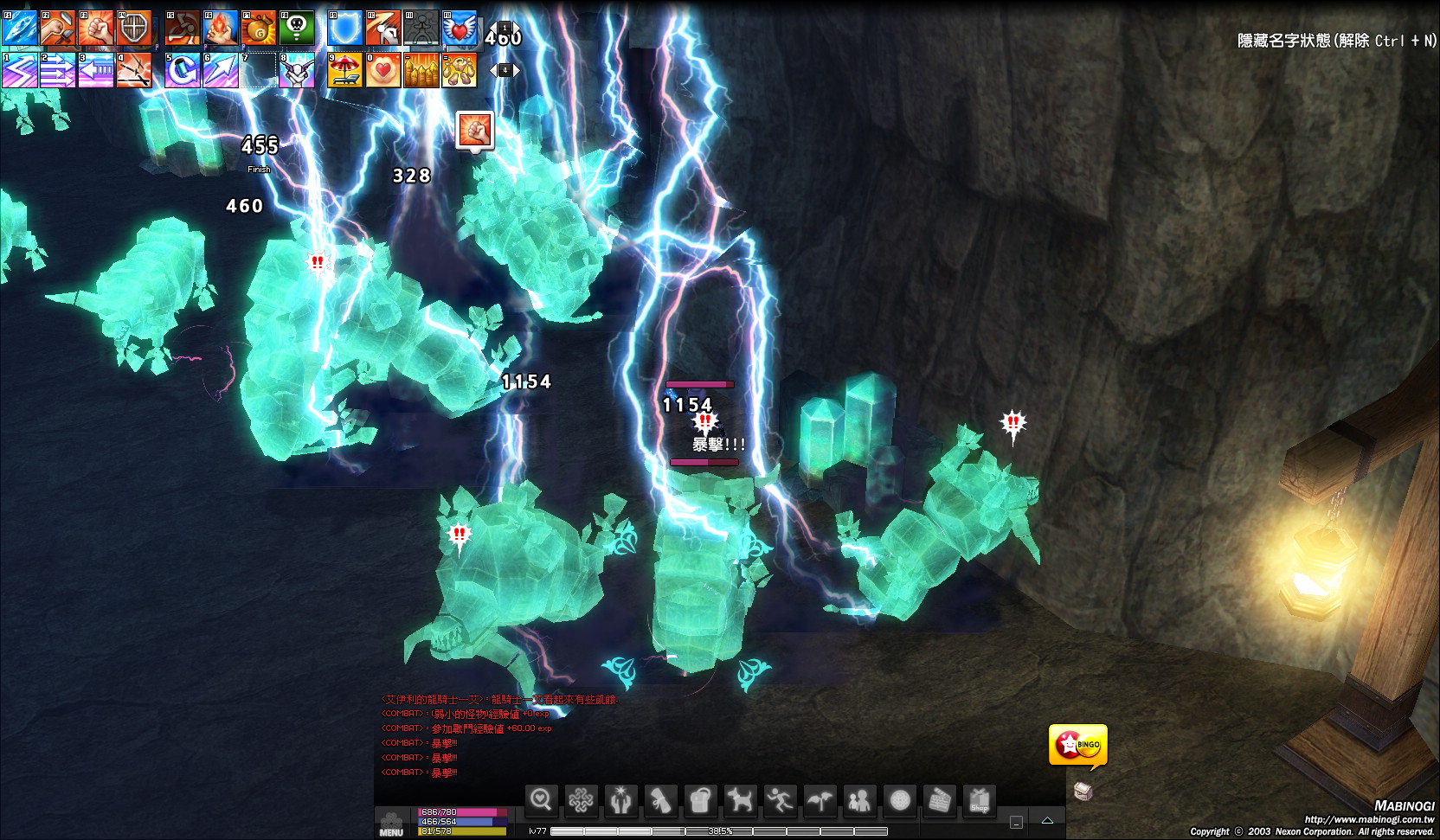This screenshot has height=840, width=1440.
Task: Activate the wooden shield defense skill
Action: click(134, 29)
